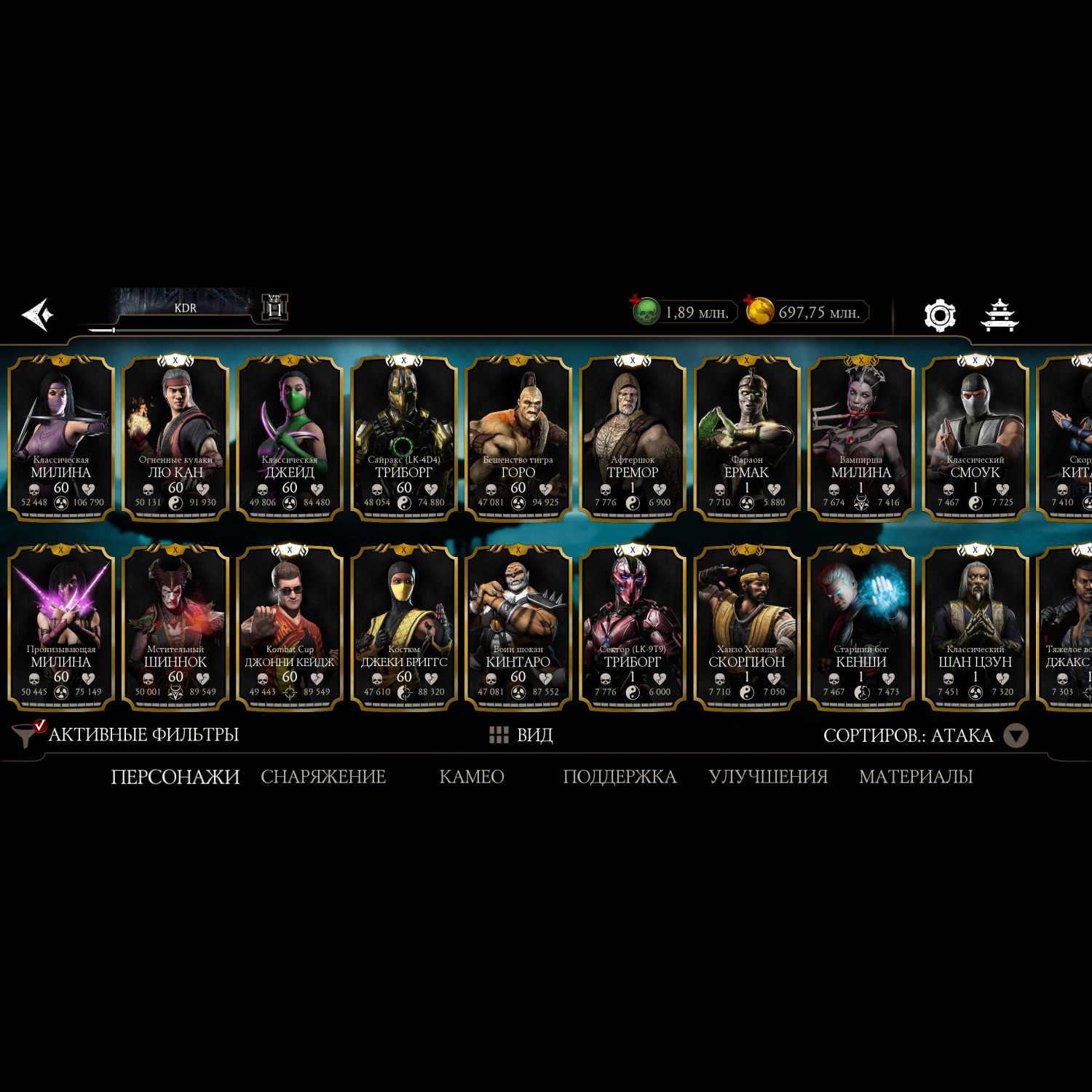The height and width of the screenshot is (1092, 1092).
Task: Pick the Скорпион Ханзо Хасаши card
Action: pyautogui.click(x=747, y=626)
